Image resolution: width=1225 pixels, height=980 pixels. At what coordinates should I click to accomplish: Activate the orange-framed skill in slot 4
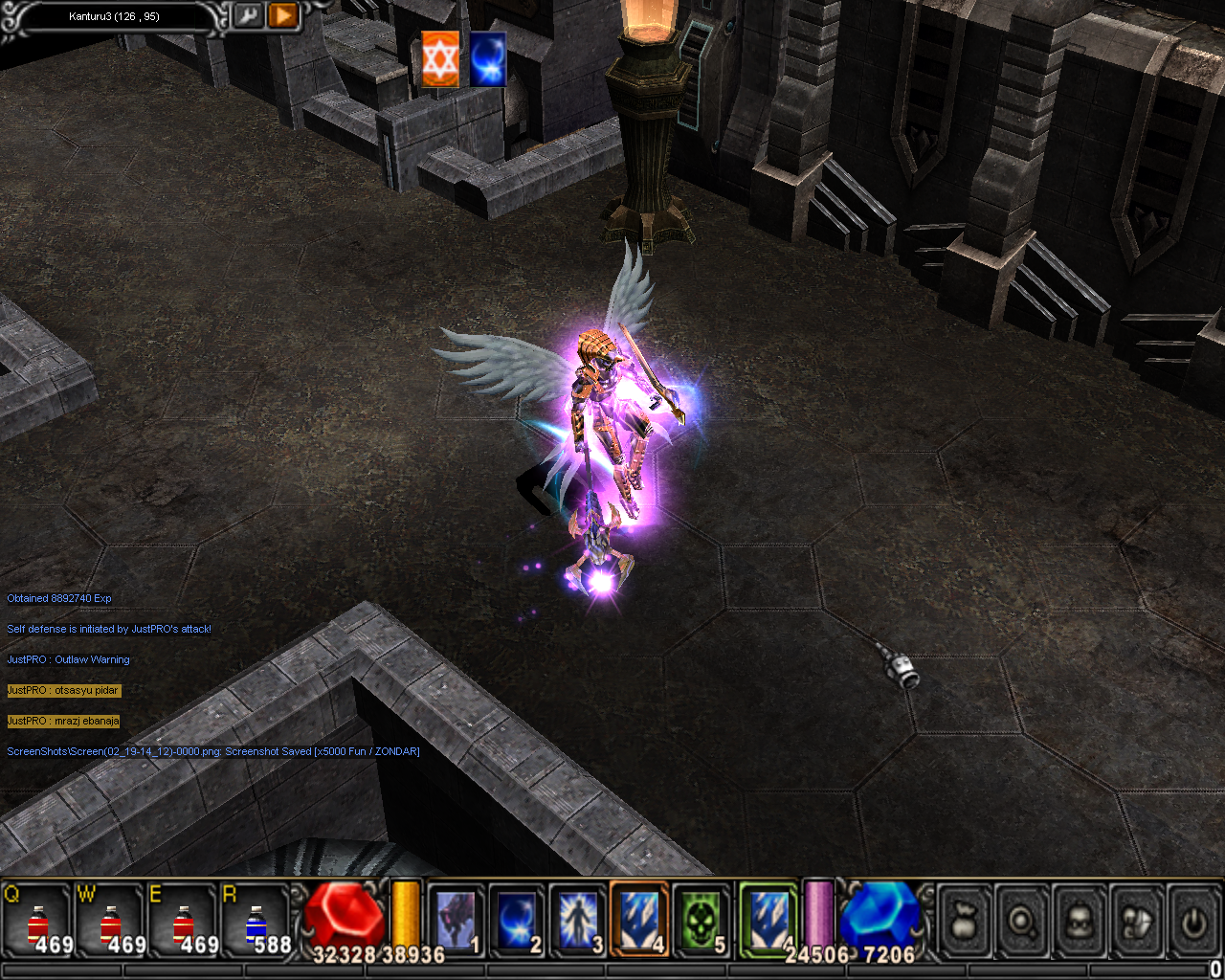[x=639, y=920]
